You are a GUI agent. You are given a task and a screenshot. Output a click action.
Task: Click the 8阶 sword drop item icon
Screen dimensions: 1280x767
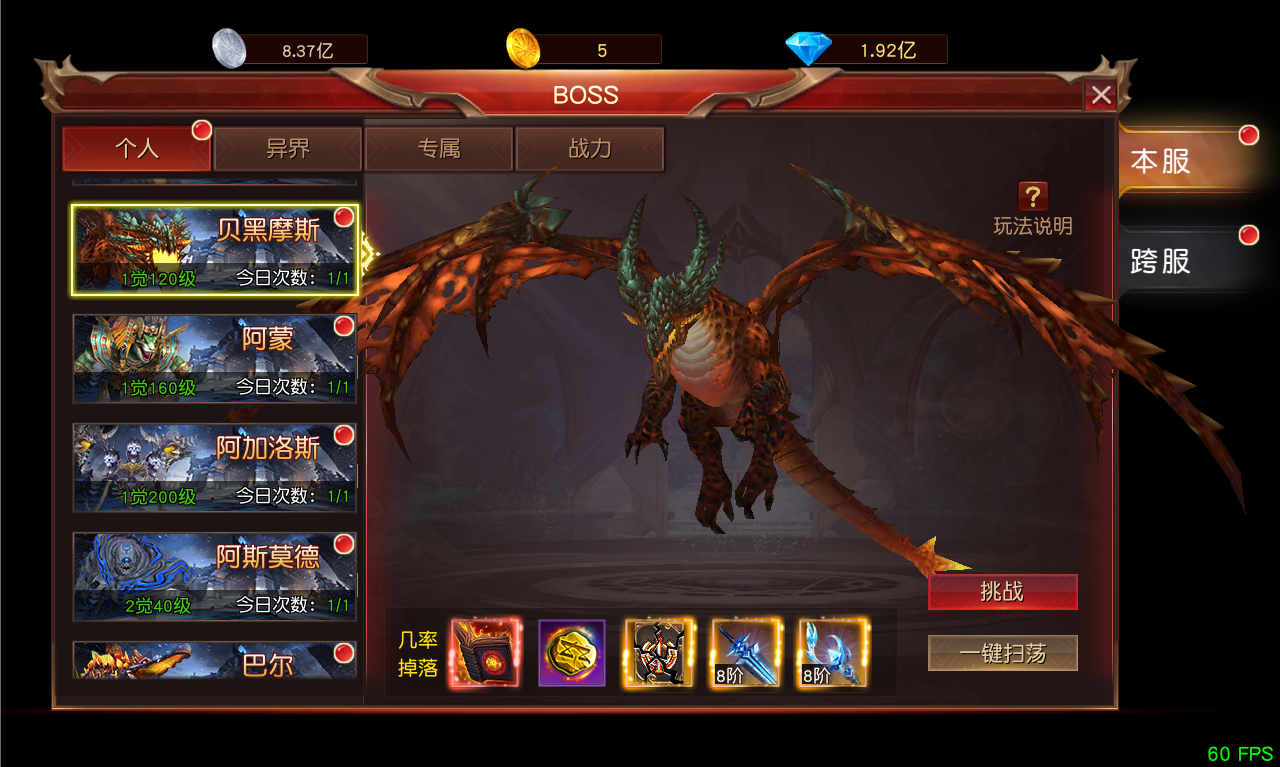[x=745, y=652]
